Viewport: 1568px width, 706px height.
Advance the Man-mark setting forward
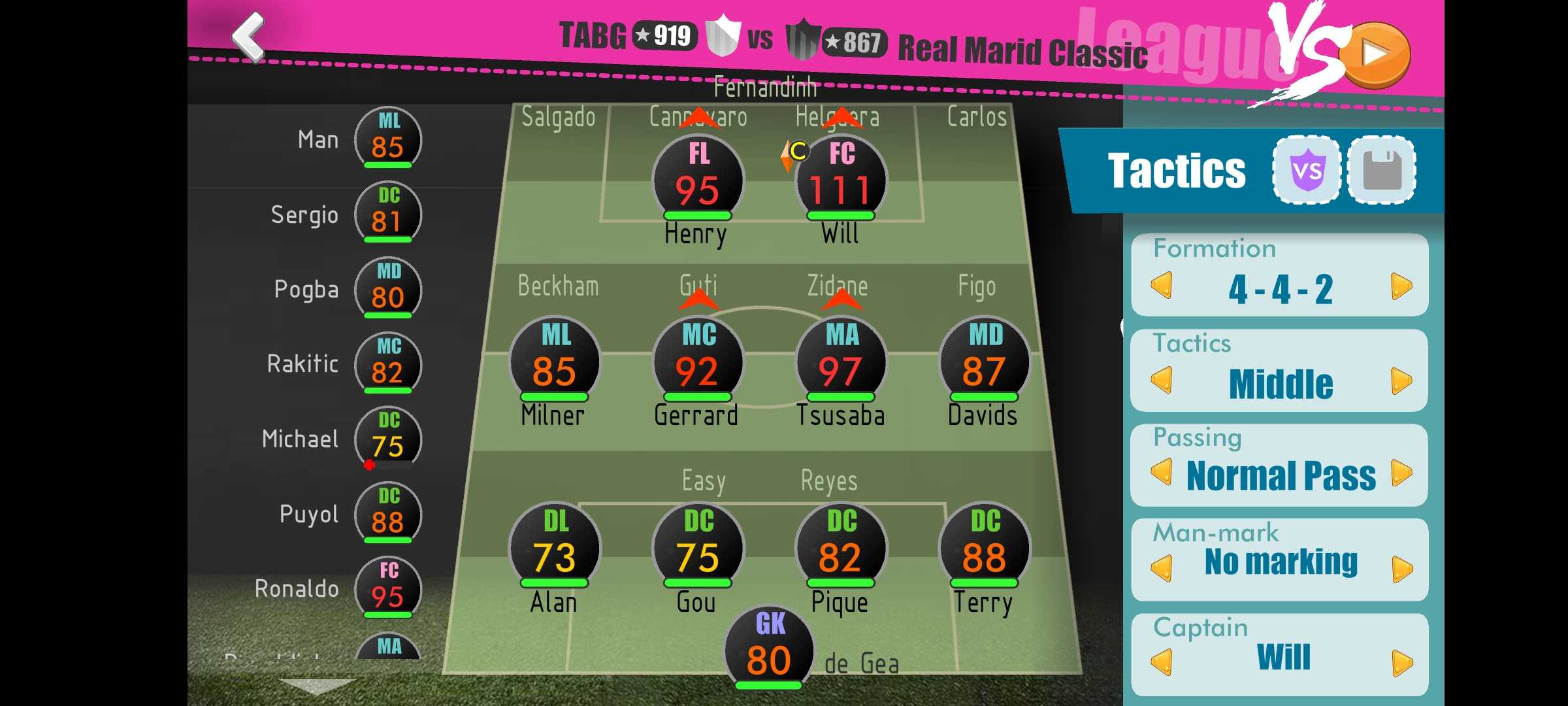click(1401, 569)
